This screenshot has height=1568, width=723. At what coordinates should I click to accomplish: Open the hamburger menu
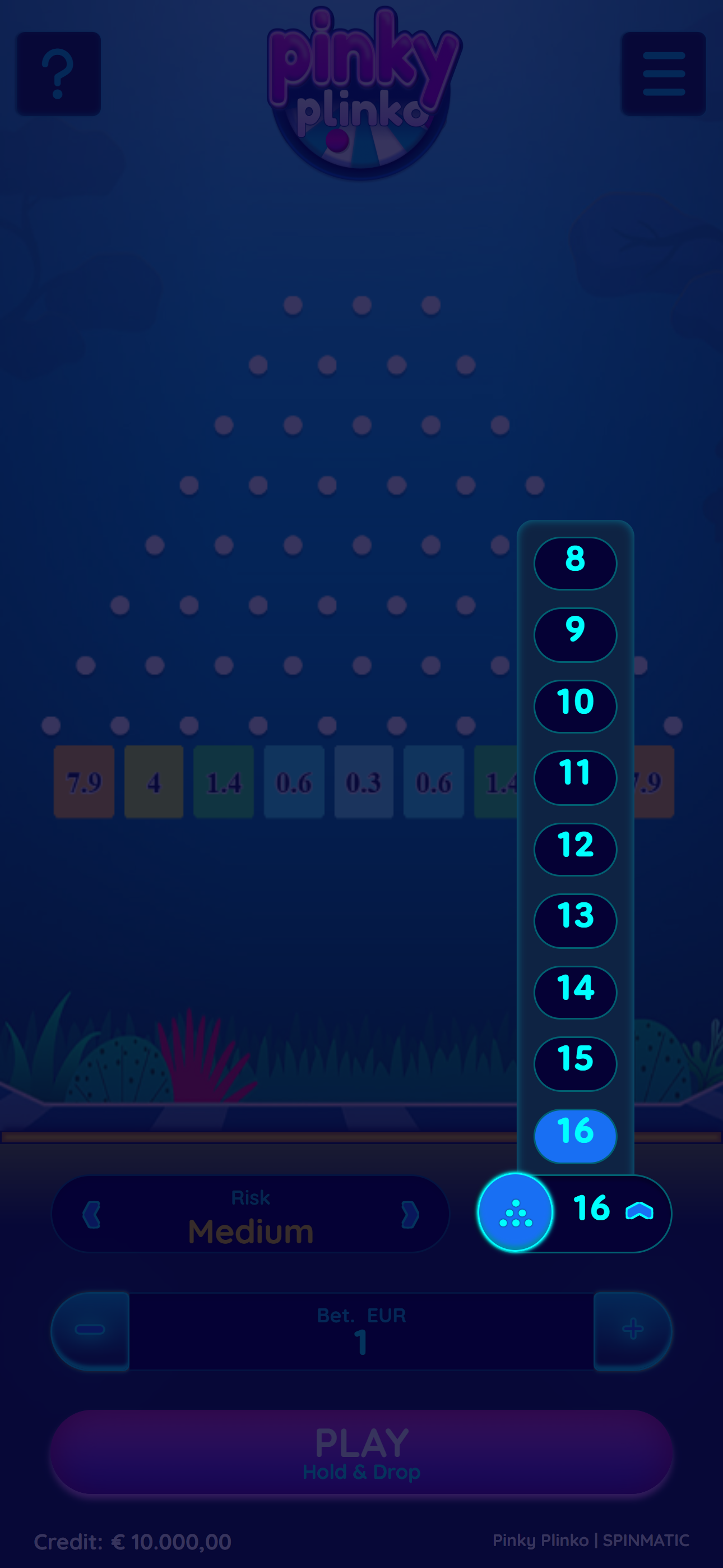tap(664, 73)
